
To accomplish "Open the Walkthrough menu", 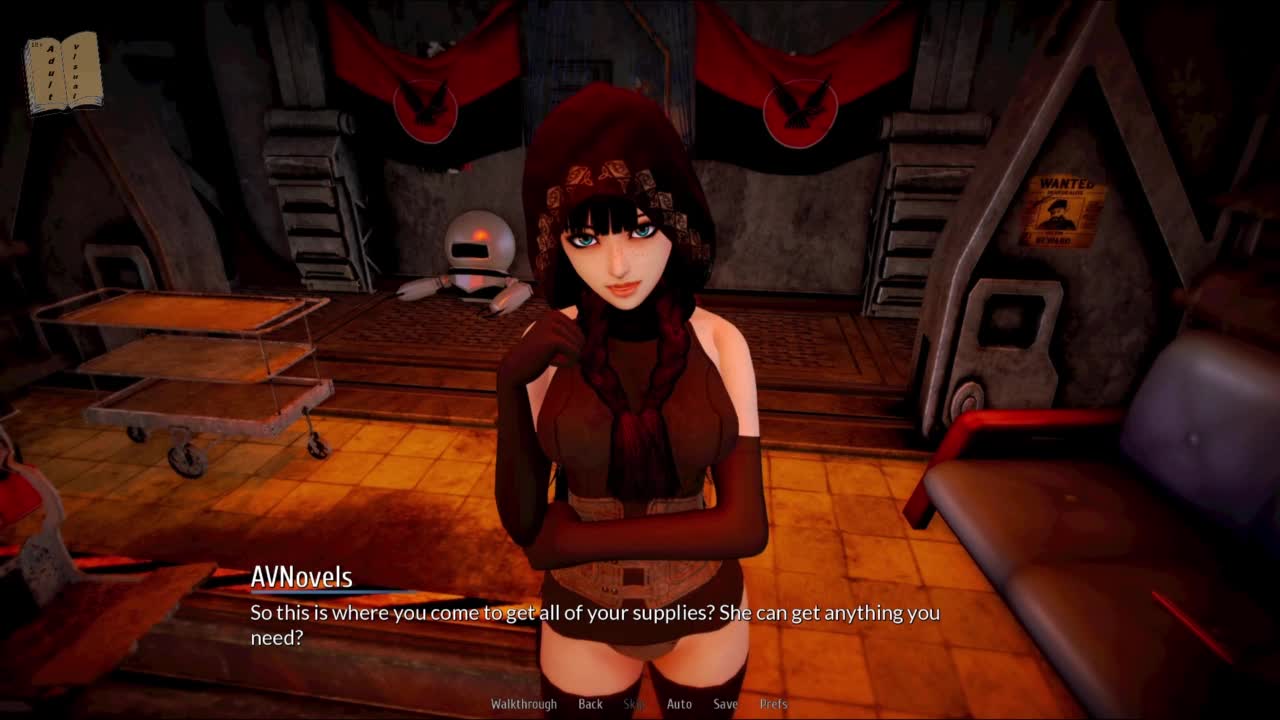I will [x=523, y=704].
